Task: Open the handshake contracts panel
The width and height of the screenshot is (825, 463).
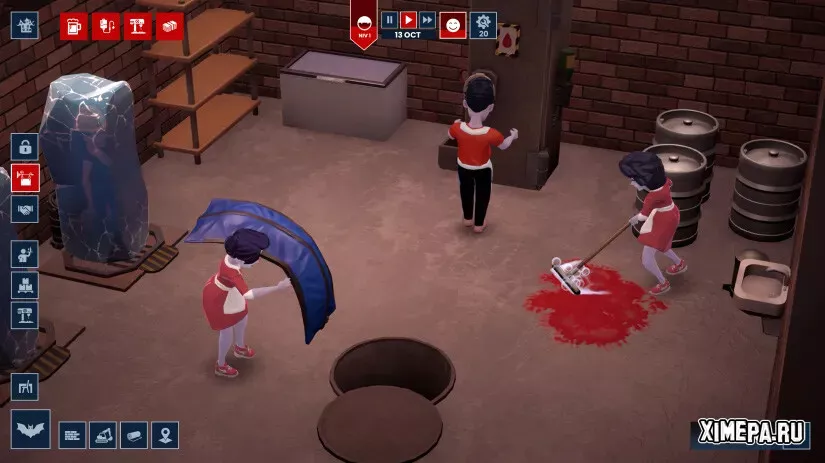Action: (x=25, y=210)
